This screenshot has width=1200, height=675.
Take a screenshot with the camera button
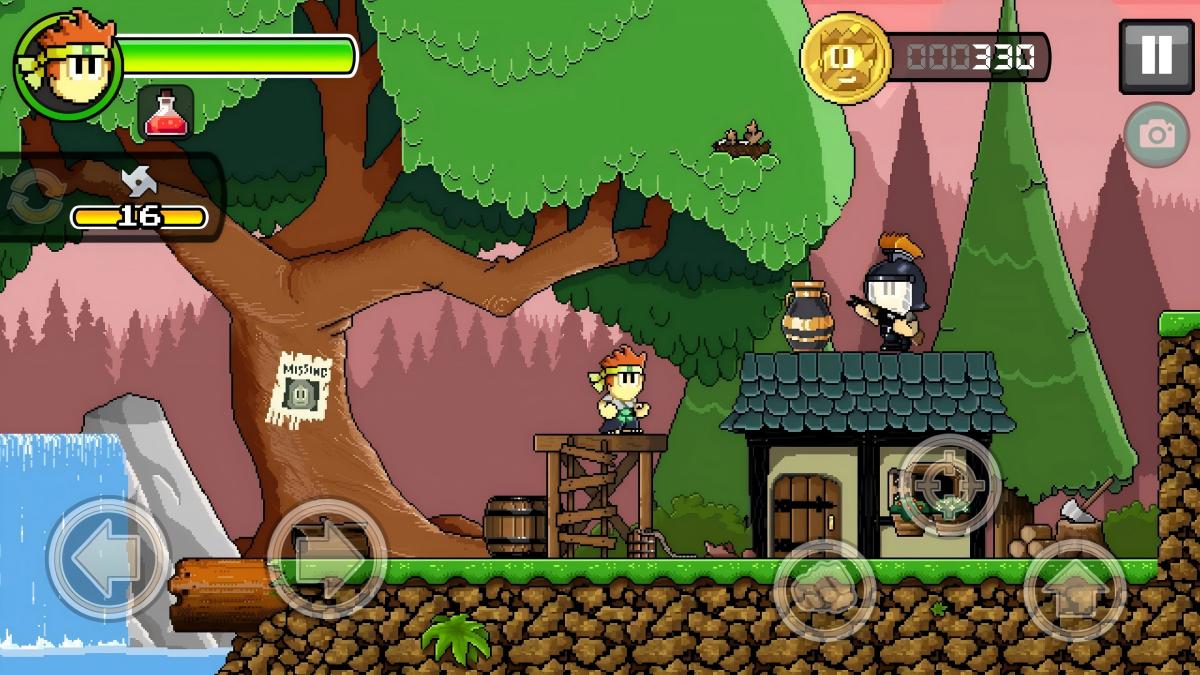point(1157,134)
